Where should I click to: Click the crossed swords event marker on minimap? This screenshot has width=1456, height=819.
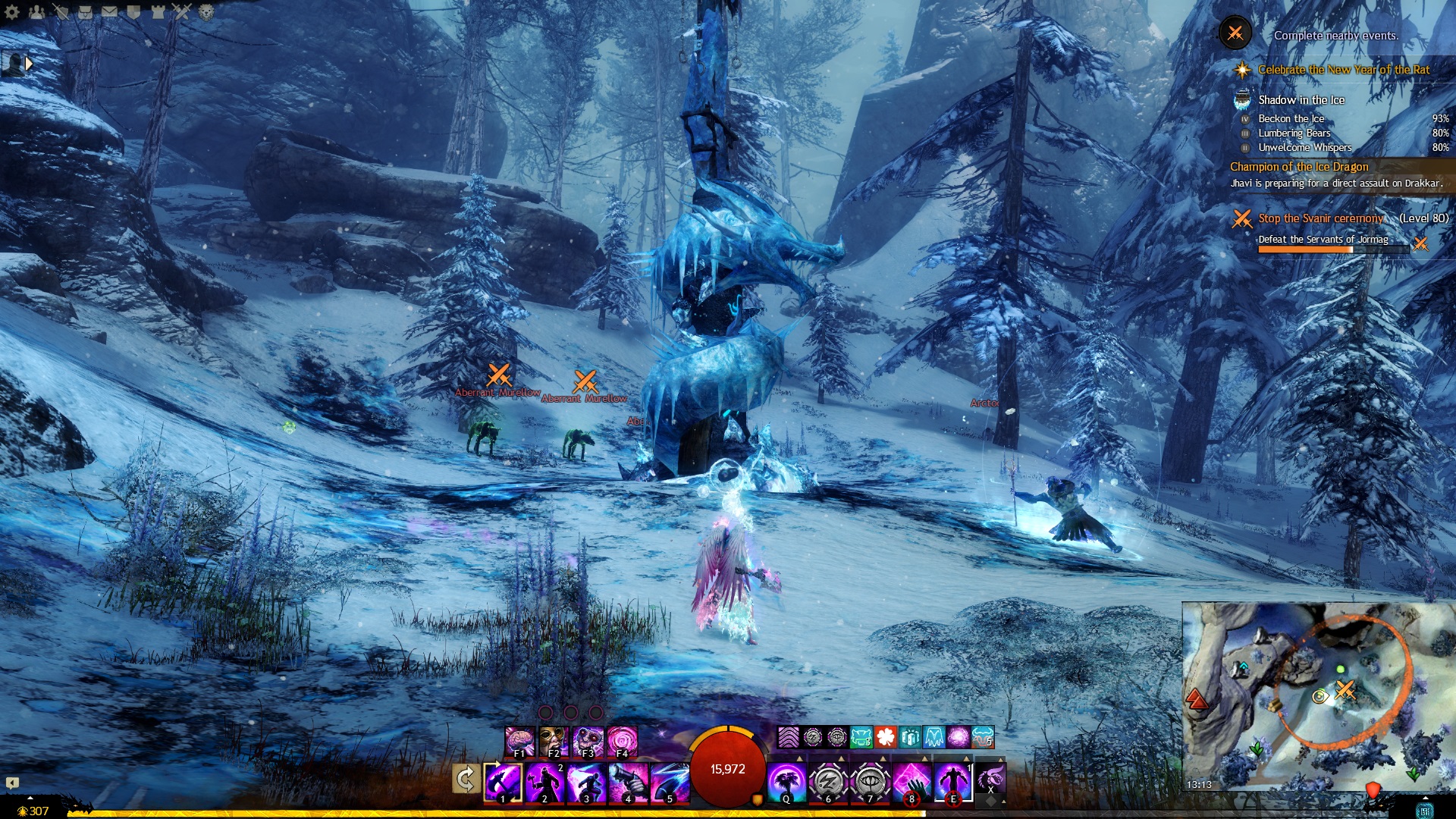click(x=1345, y=689)
